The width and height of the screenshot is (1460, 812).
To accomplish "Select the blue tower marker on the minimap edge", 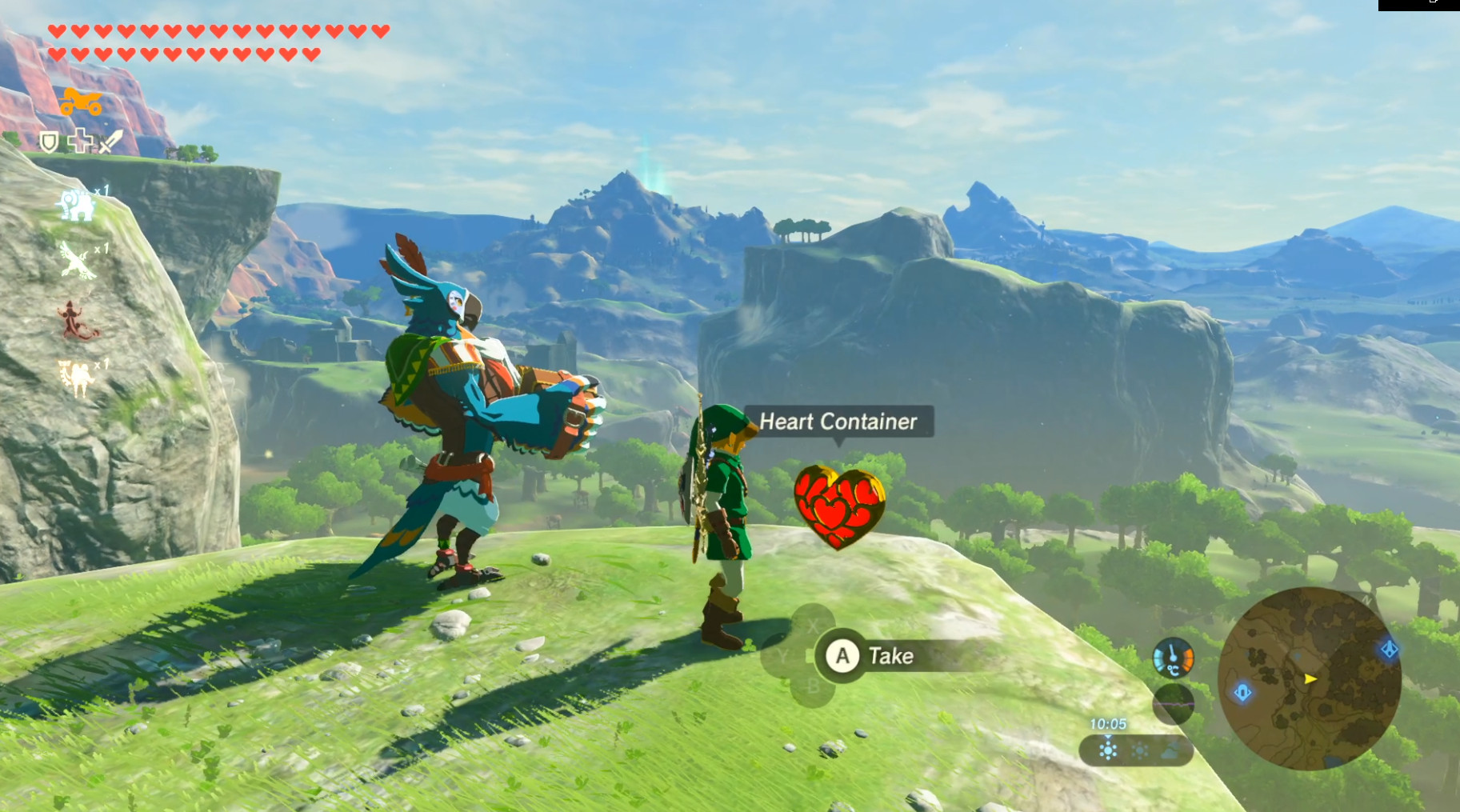I will (1389, 649).
